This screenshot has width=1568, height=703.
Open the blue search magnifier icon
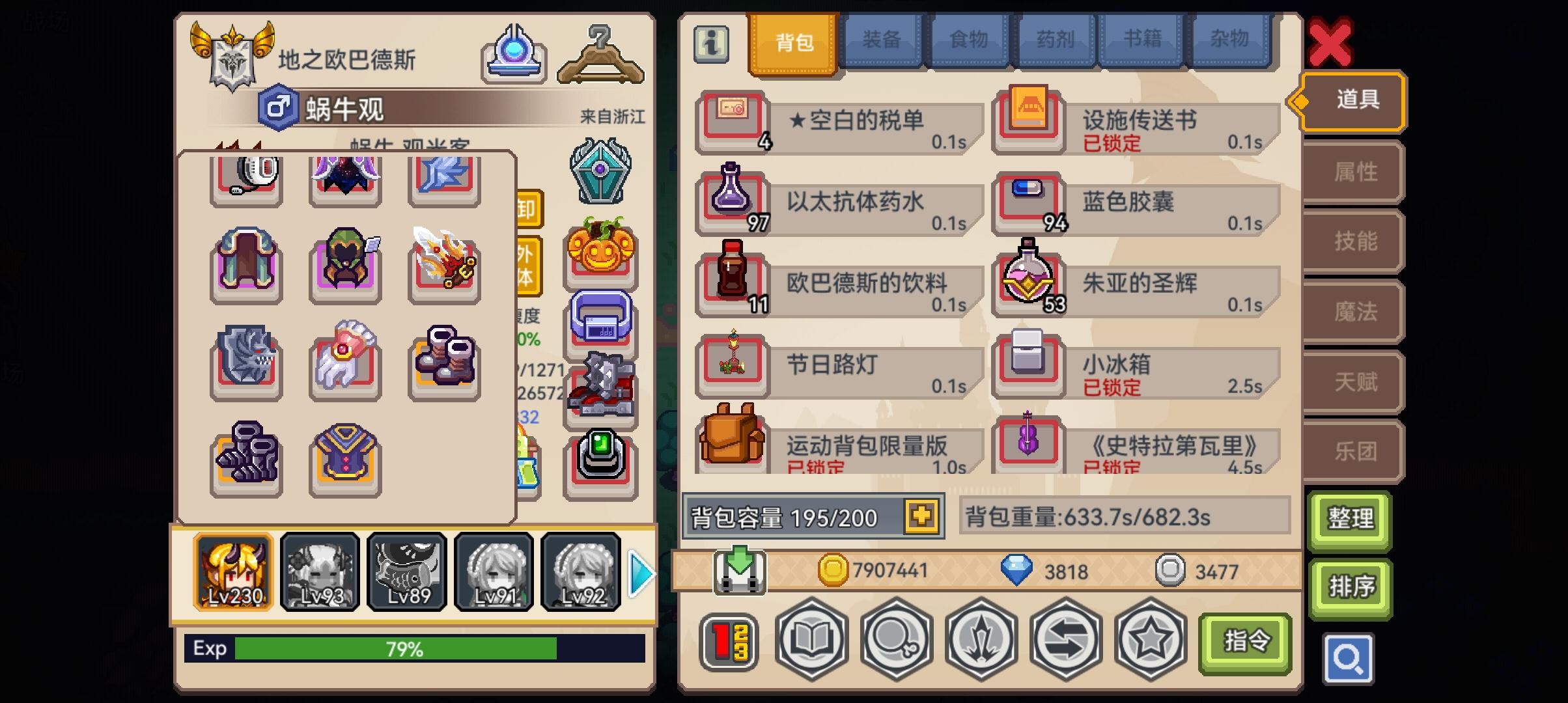click(x=1350, y=658)
